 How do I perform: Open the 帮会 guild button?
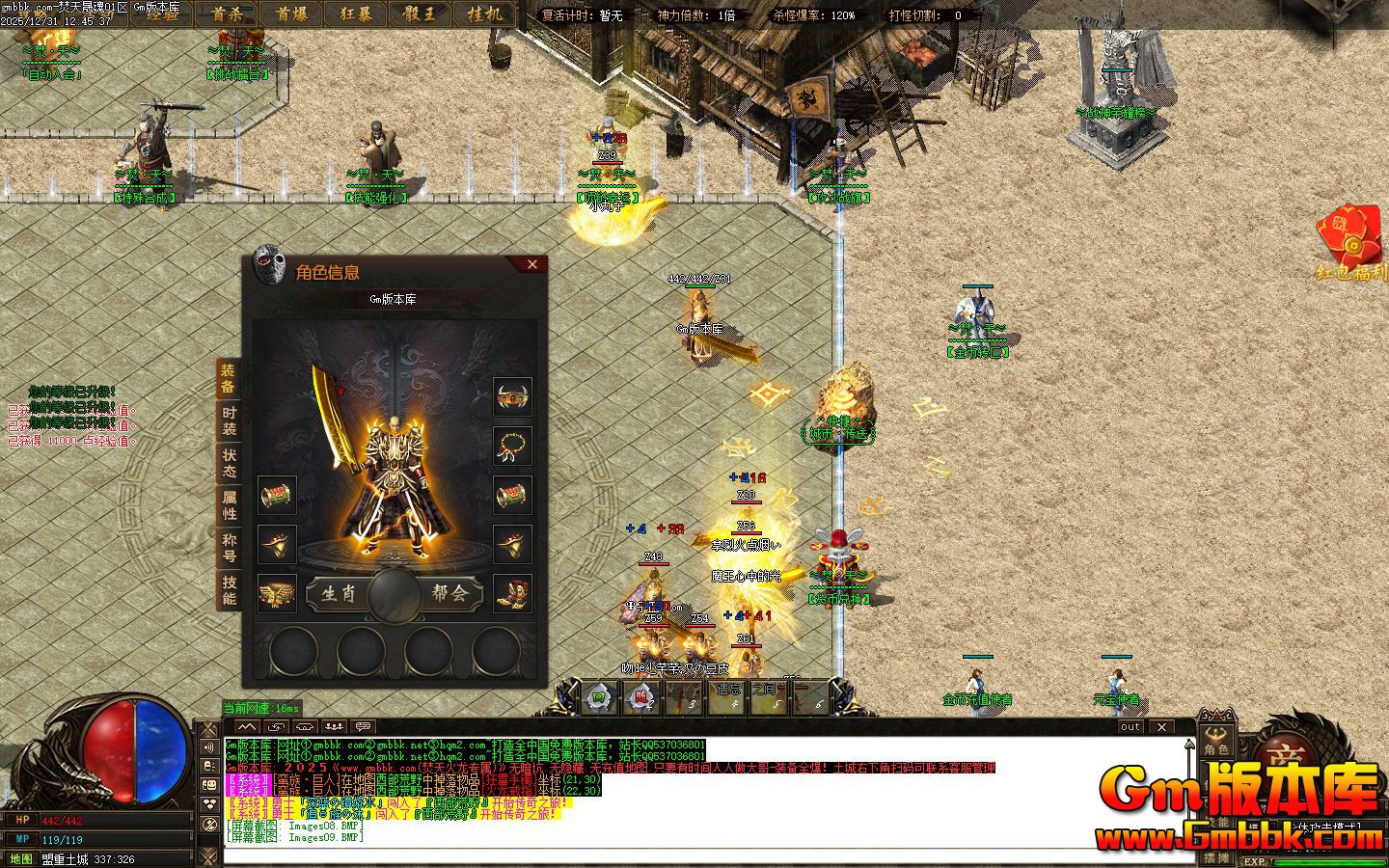(x=449, y=593)
